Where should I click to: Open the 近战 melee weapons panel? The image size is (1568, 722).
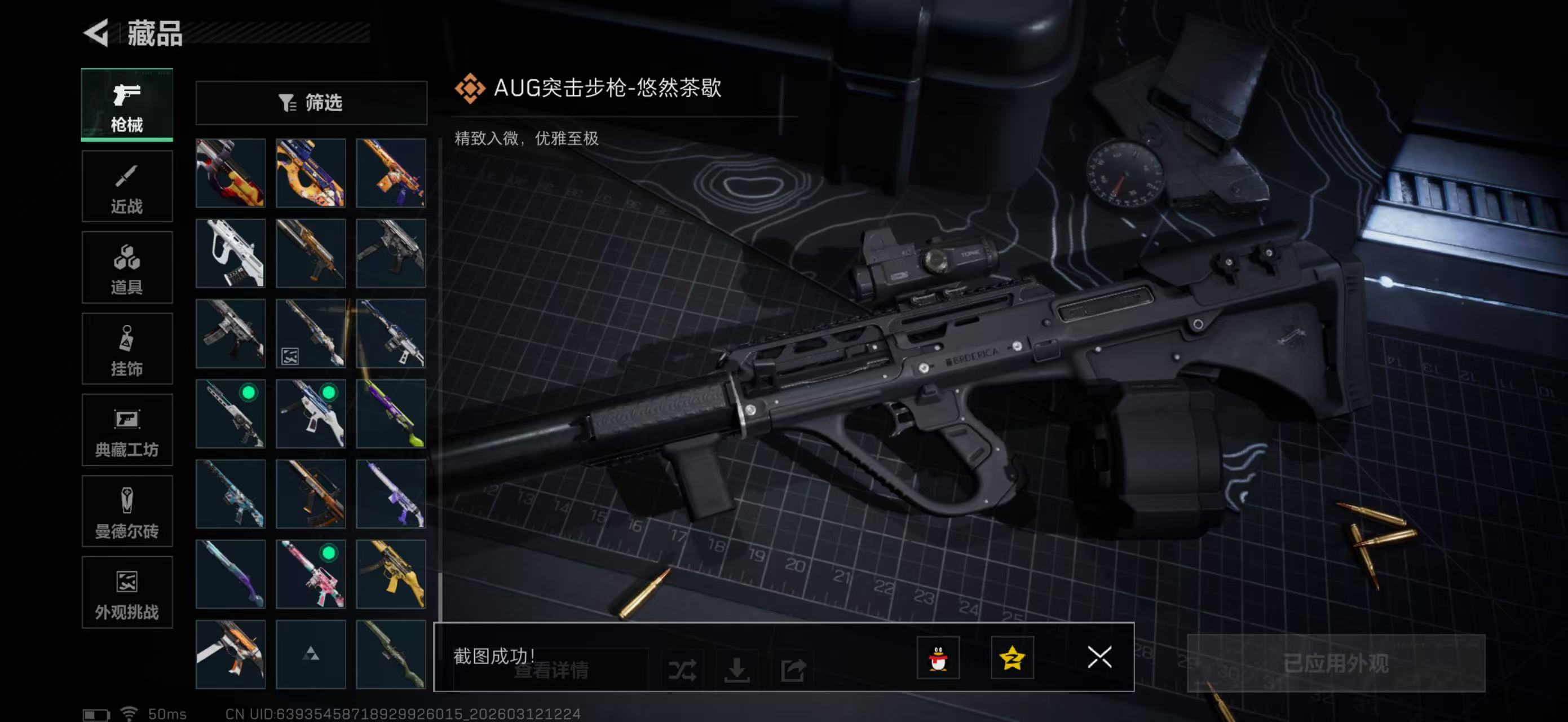(127, 186)
